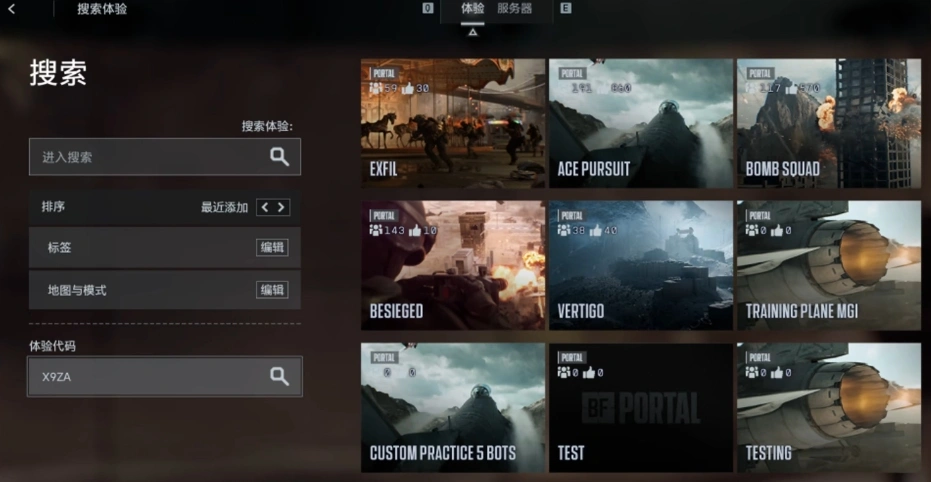Screen dimensions: 931x482
Task: Edit the 地图与模式 filter
Action: pyautogui.click(x=271, y=290)
